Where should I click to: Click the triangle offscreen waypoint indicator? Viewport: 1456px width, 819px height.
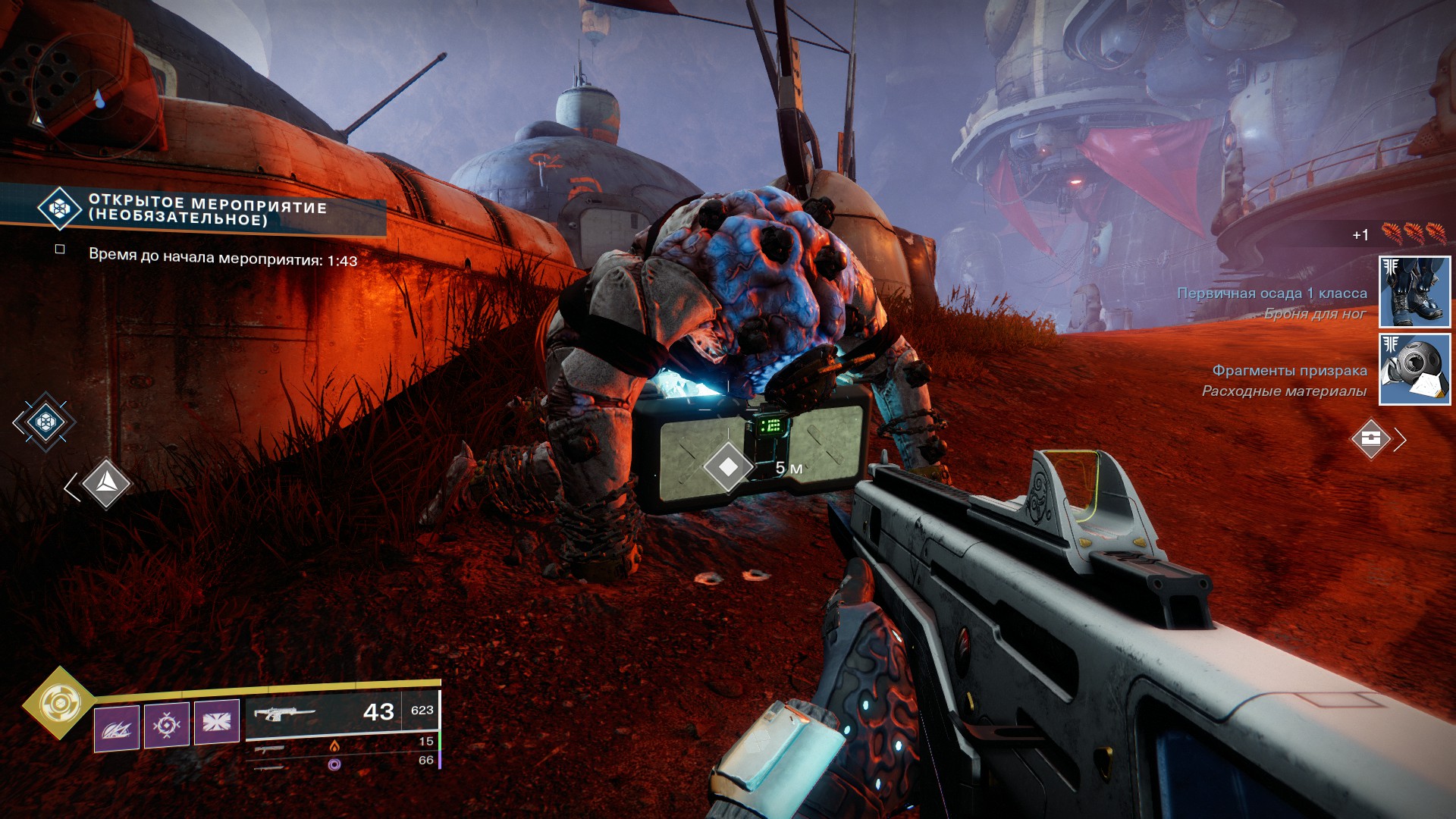[105, 483]
